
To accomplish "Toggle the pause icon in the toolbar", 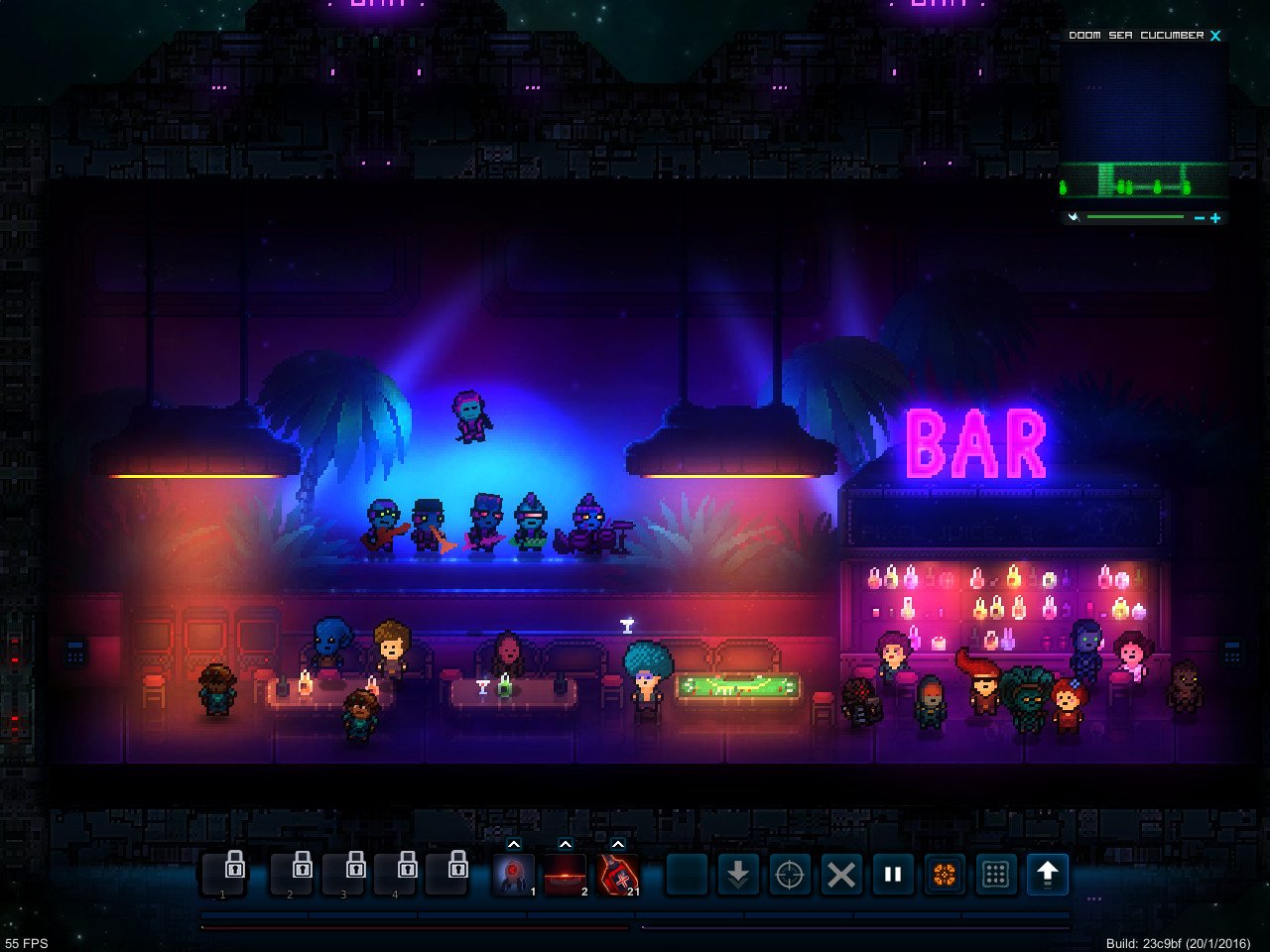I will (893, 874).
